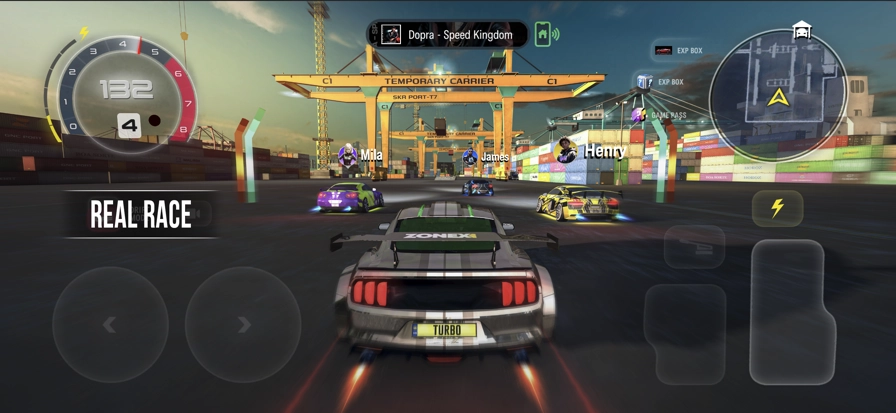This screenshot has height=413, width=896.
Task: Toggle the green home signal icon
Action: pyautogui.click(x=546, y=34)
